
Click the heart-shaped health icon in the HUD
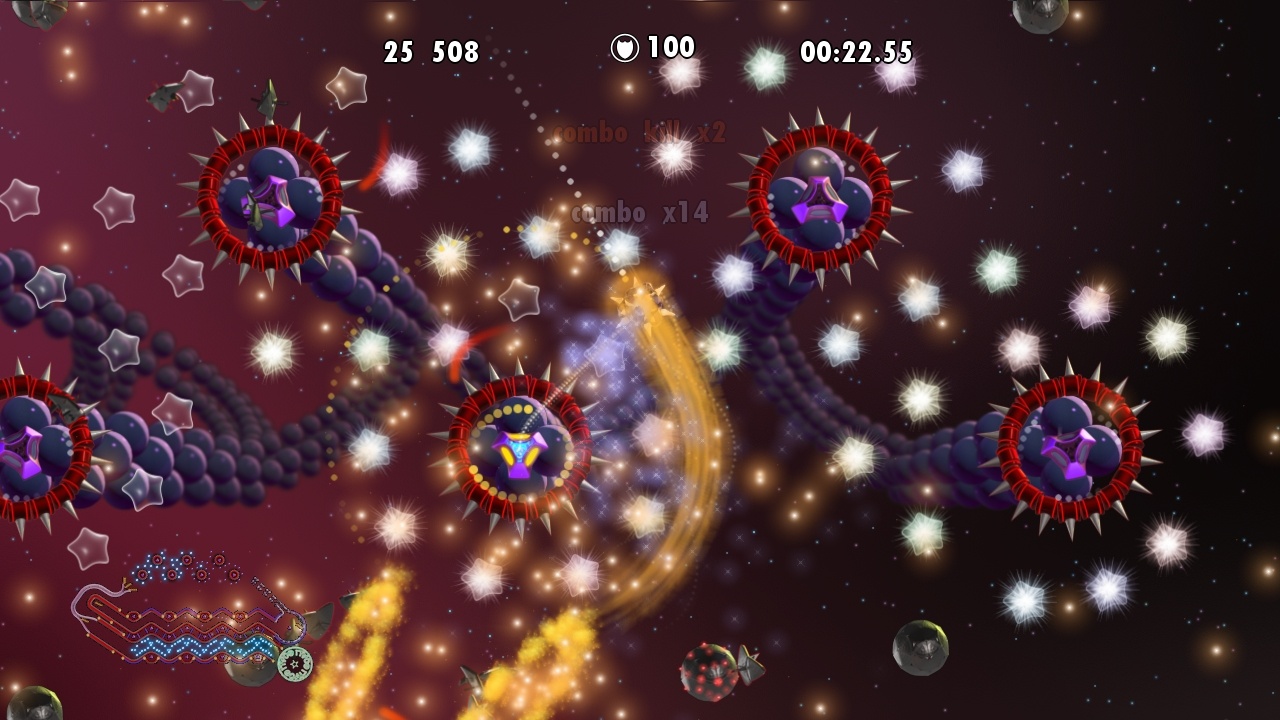(x=624, y=46)
